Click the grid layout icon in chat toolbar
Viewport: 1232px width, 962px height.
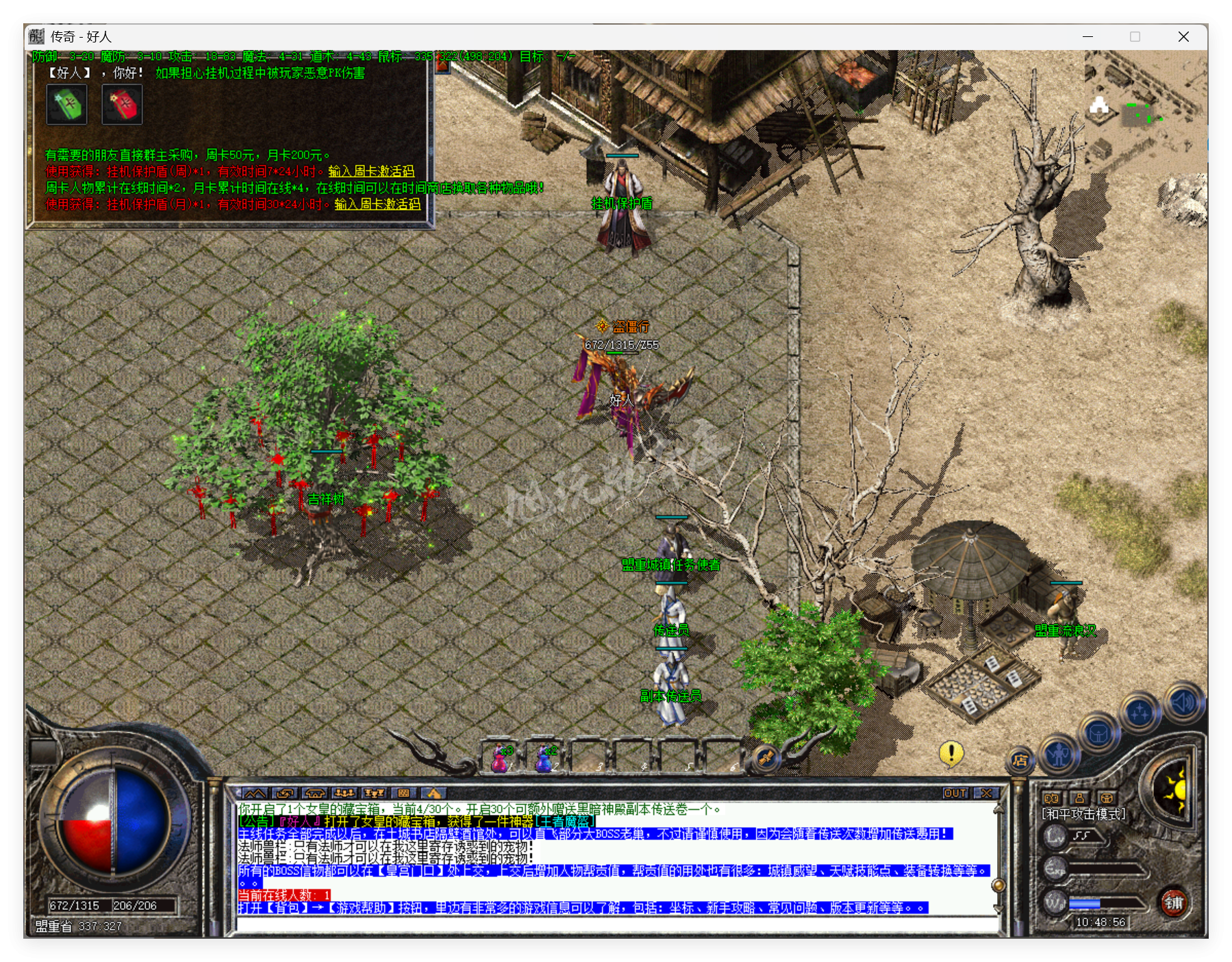click(403, 792)
